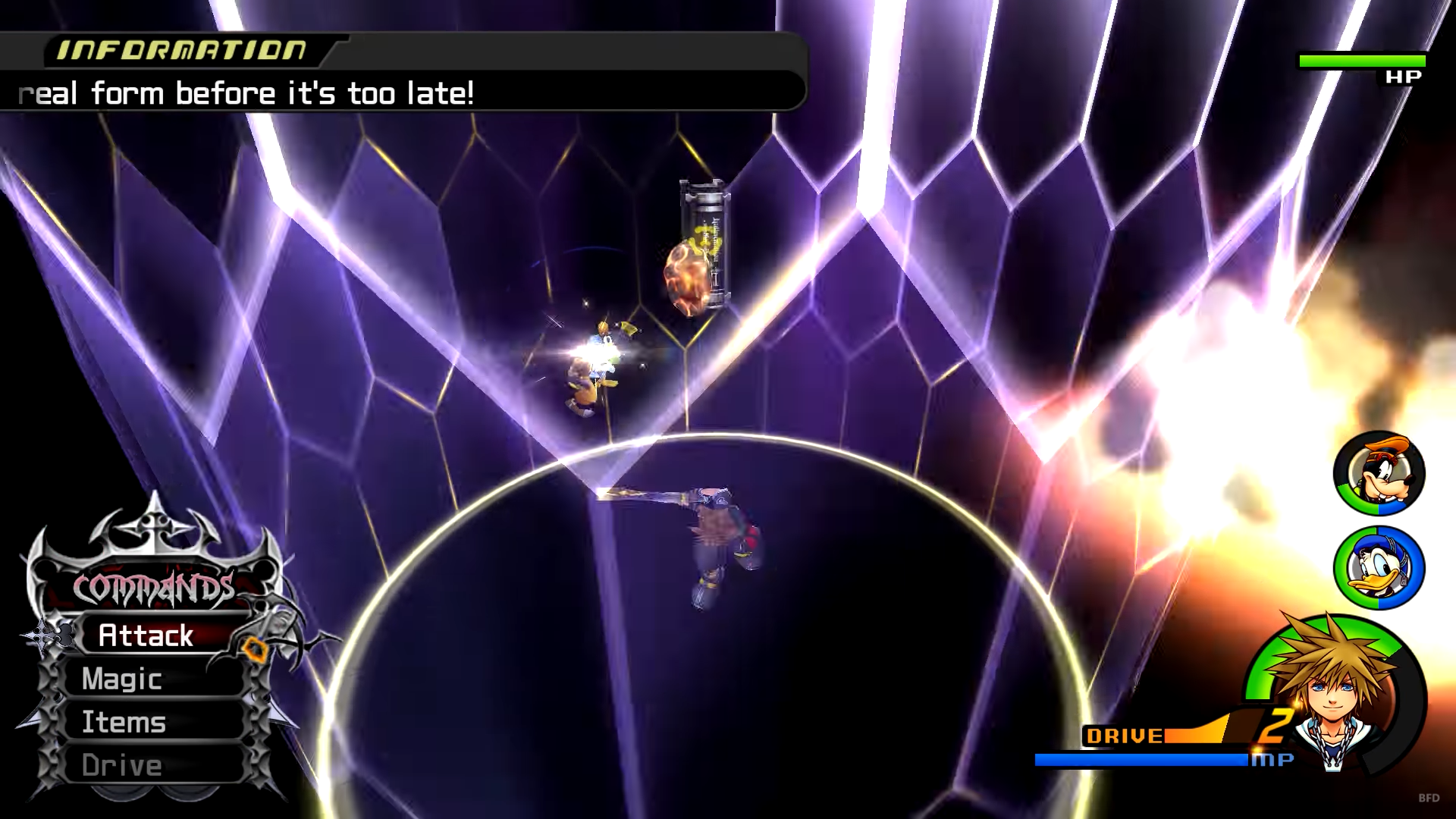The image size is (1456, 819).
Task: Select the Attack command
Action: click(x=146, y=635)
